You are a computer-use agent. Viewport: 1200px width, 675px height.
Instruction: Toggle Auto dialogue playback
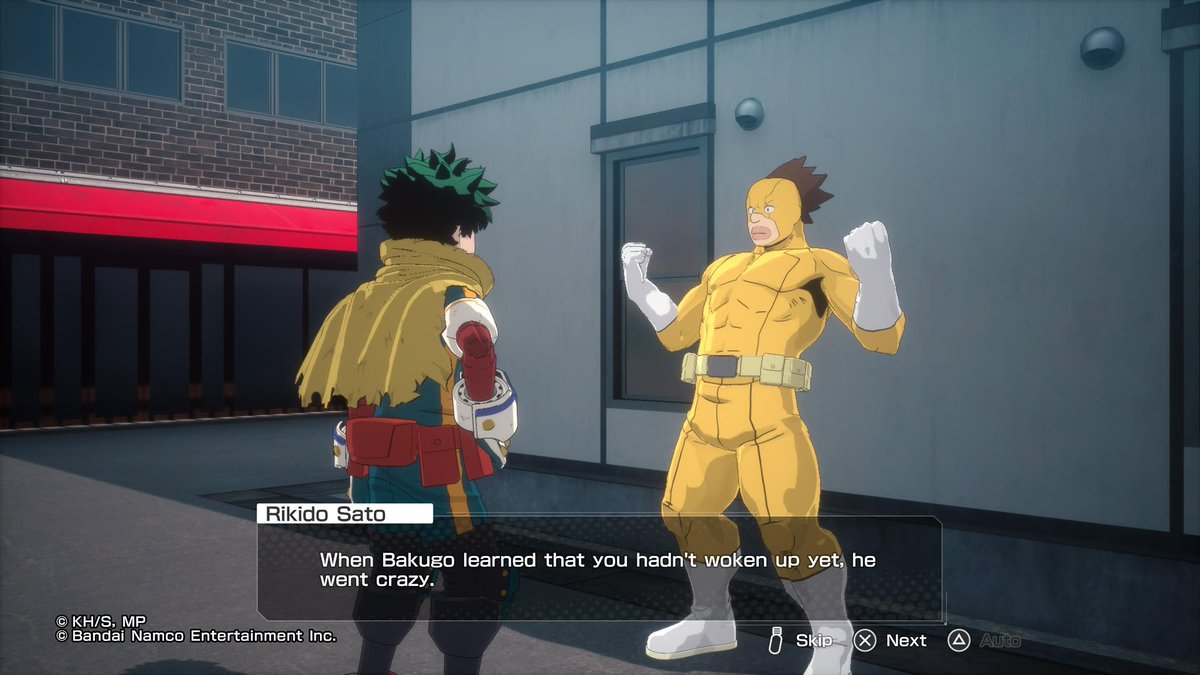coord(985,640)
